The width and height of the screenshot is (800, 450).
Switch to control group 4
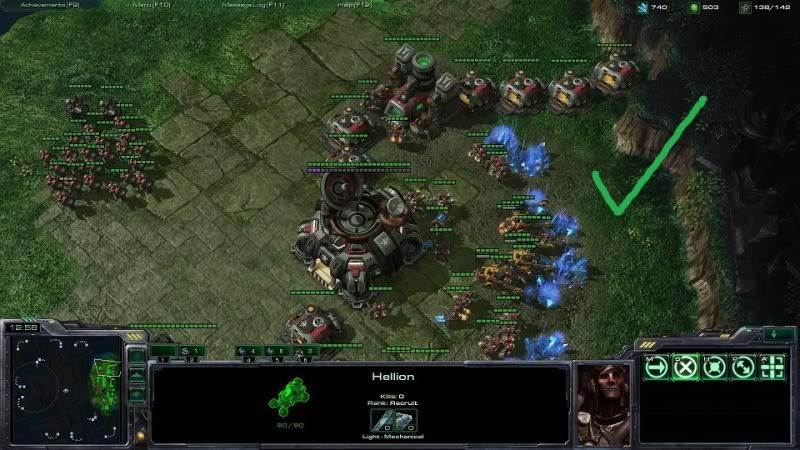(250, 351)
